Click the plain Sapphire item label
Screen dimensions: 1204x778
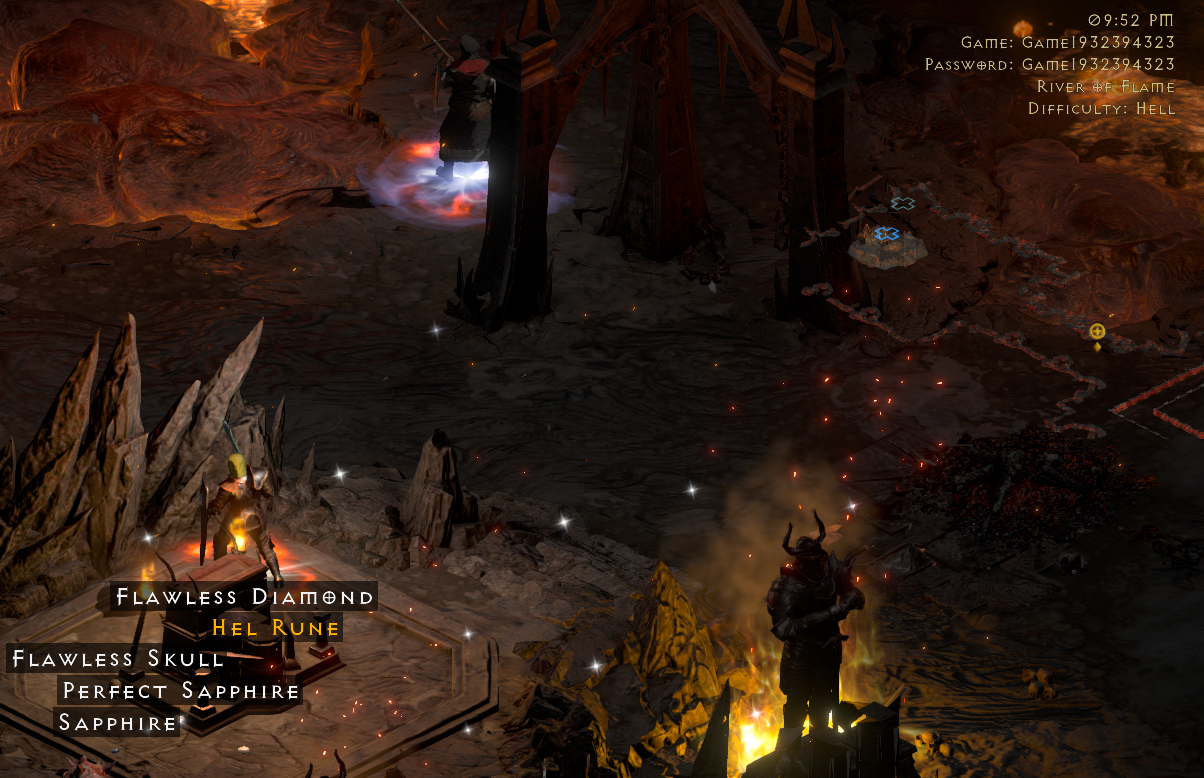pos(117,722)
